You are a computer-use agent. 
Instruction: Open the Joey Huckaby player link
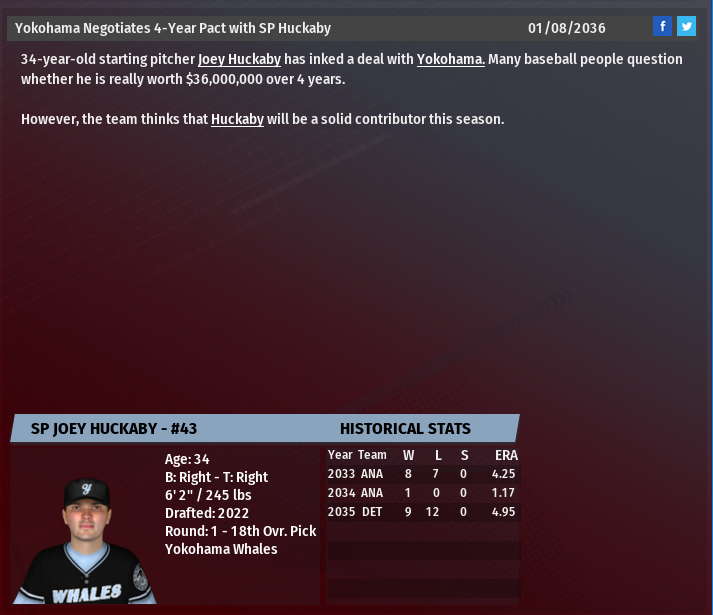pyautogui.click(x=239, y=59)
